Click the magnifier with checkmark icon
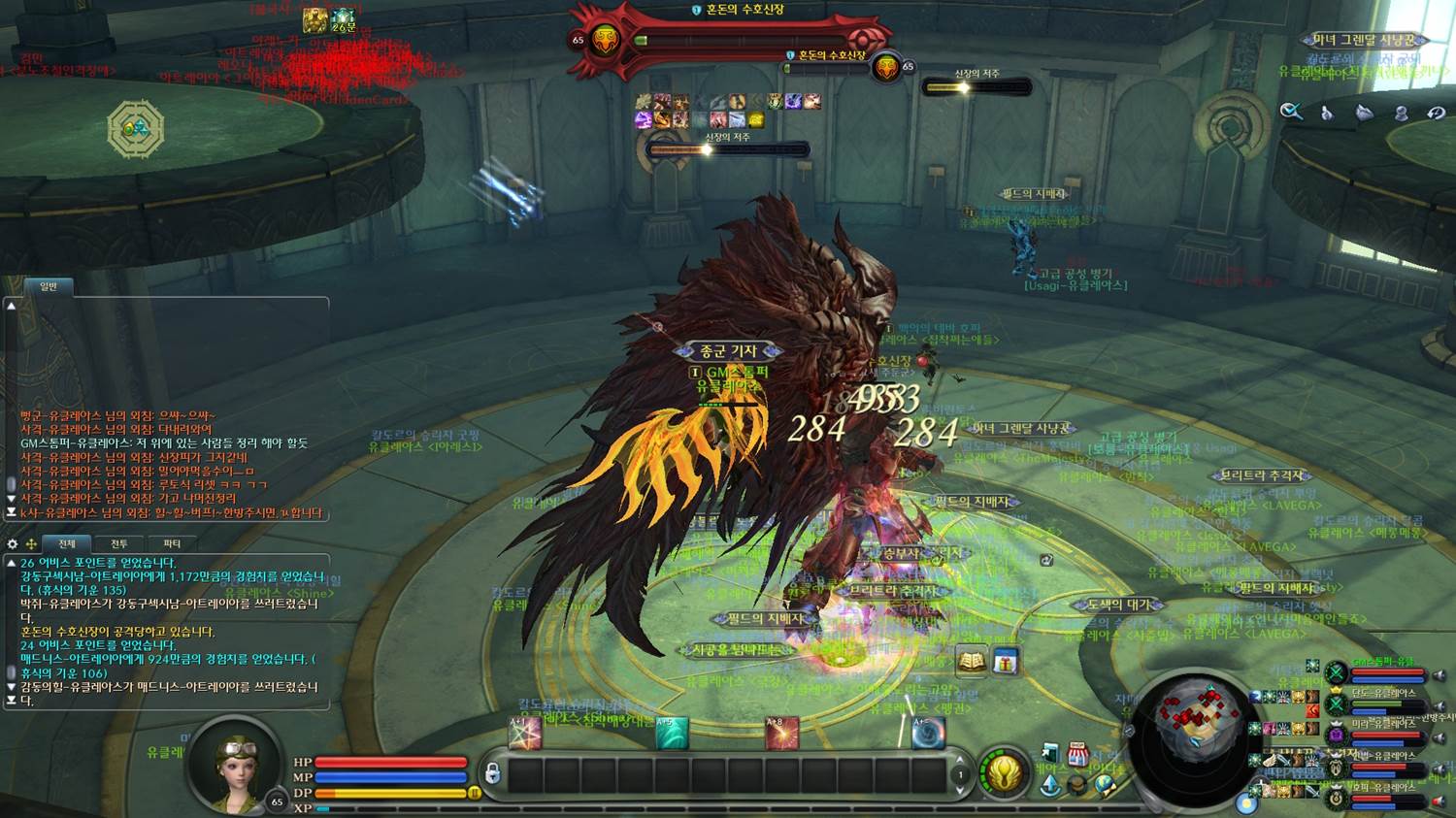Viewport: 1456px width, 818px height. click(1290, 112)
